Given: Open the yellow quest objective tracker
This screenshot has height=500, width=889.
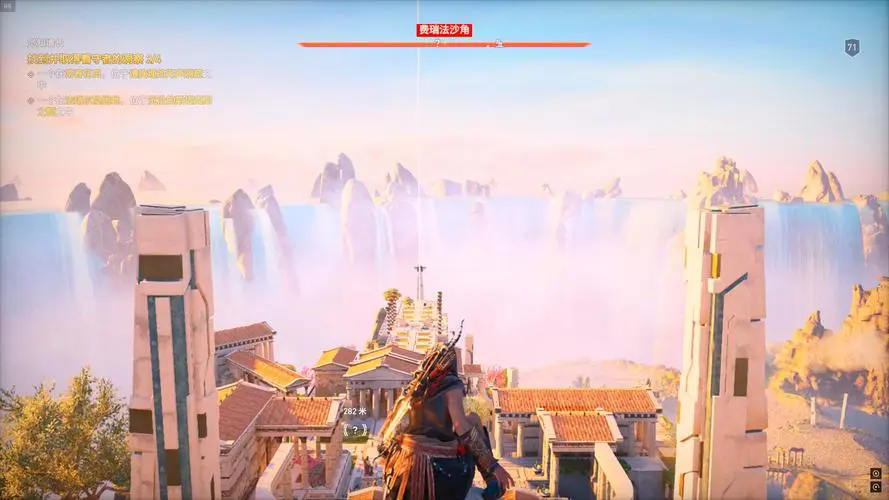Looking at the screenshot, I should pos(95,60).
